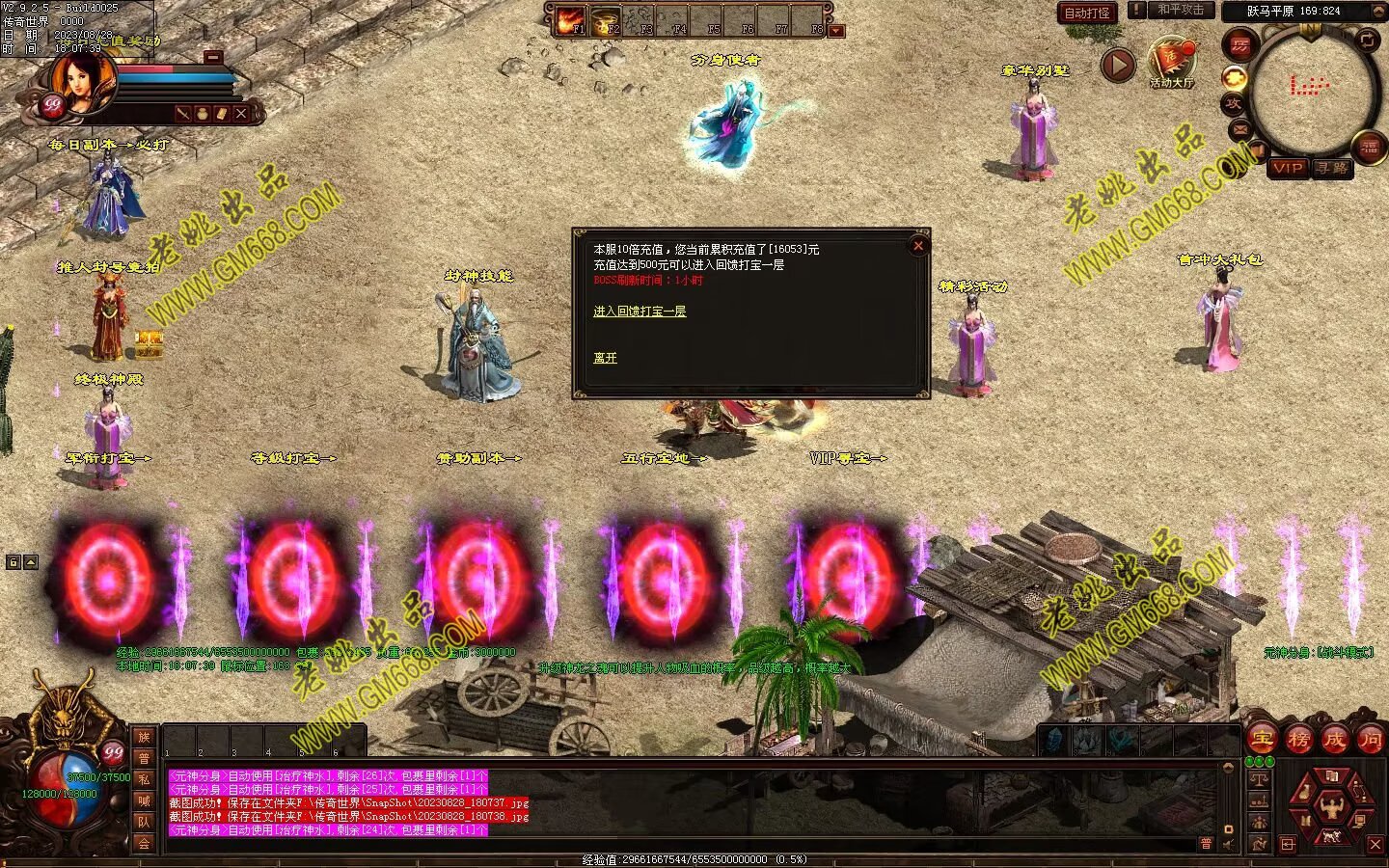Open the VIP panel
1389x868 pixels.
(x=1288, y=168)
